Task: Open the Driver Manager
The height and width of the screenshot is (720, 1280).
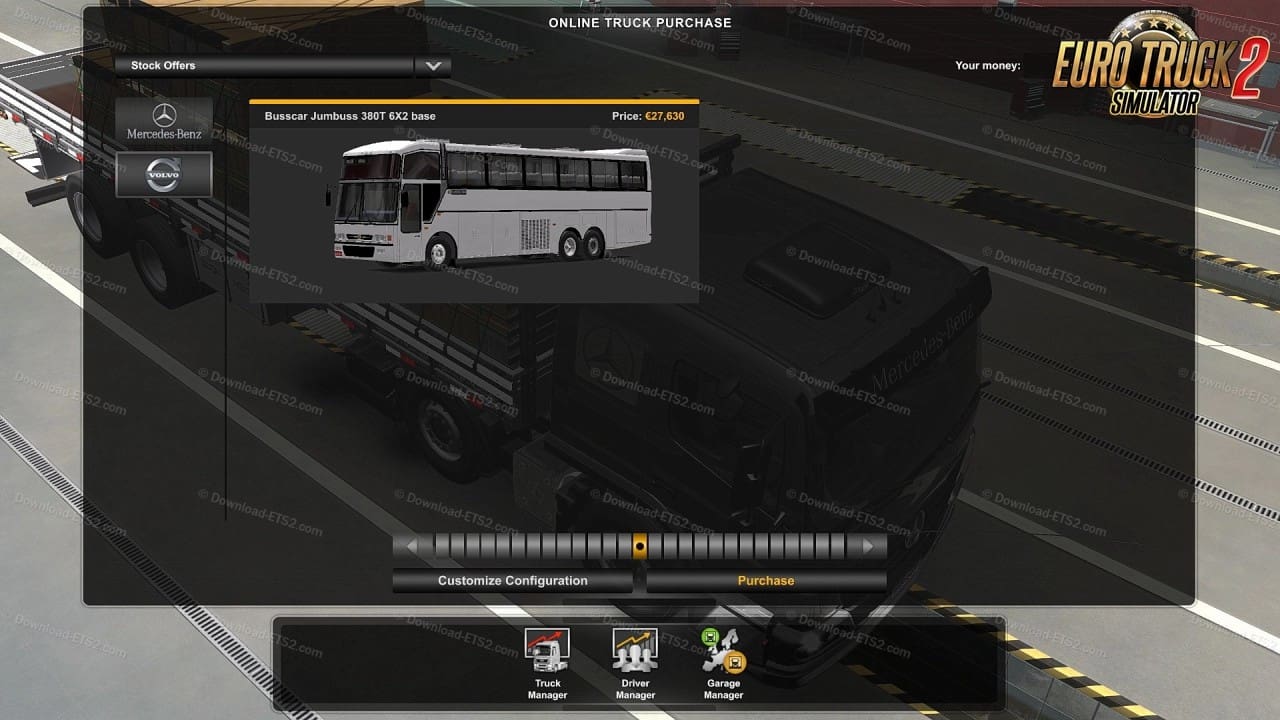Action: click(635, 663)
